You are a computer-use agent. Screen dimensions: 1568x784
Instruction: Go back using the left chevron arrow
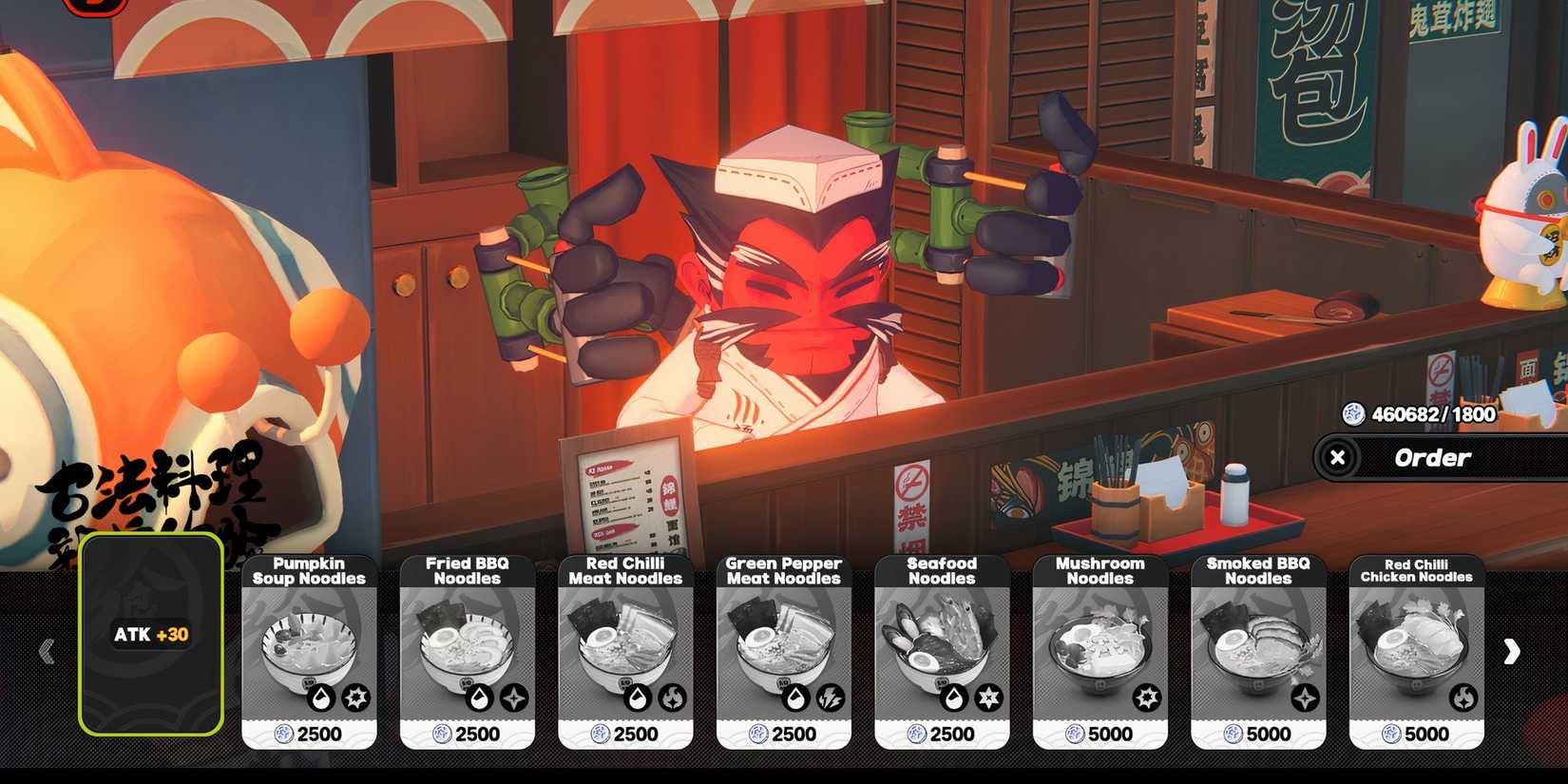pos(46,651)
